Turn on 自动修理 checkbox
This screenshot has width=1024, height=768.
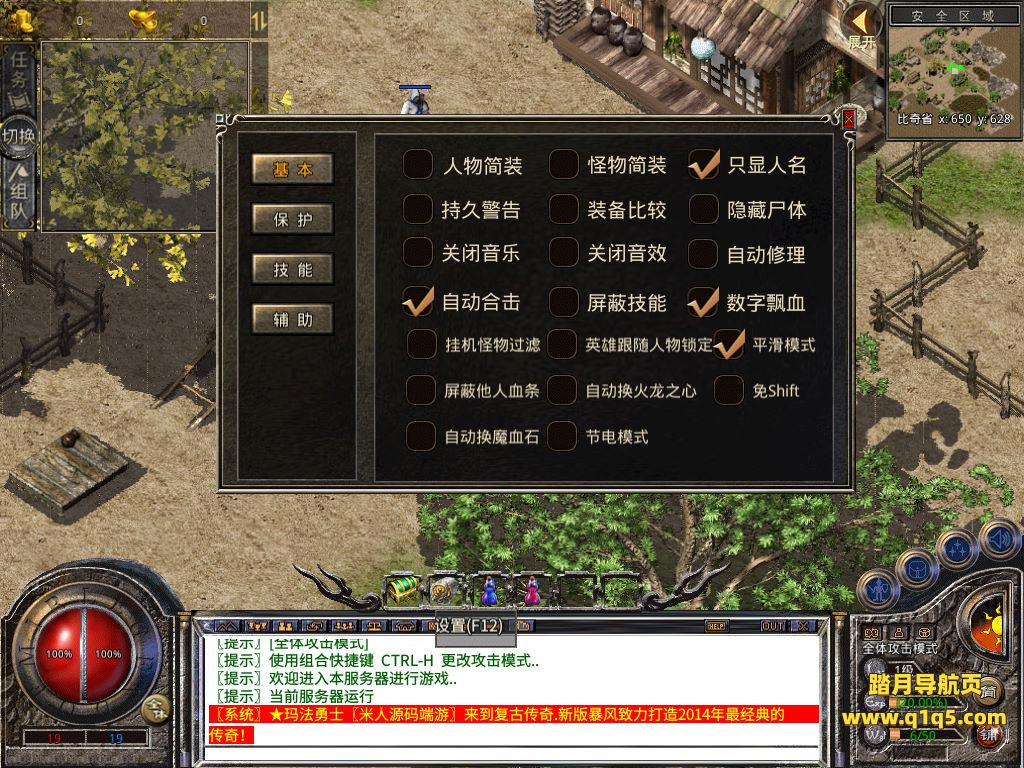click(704, 253)
